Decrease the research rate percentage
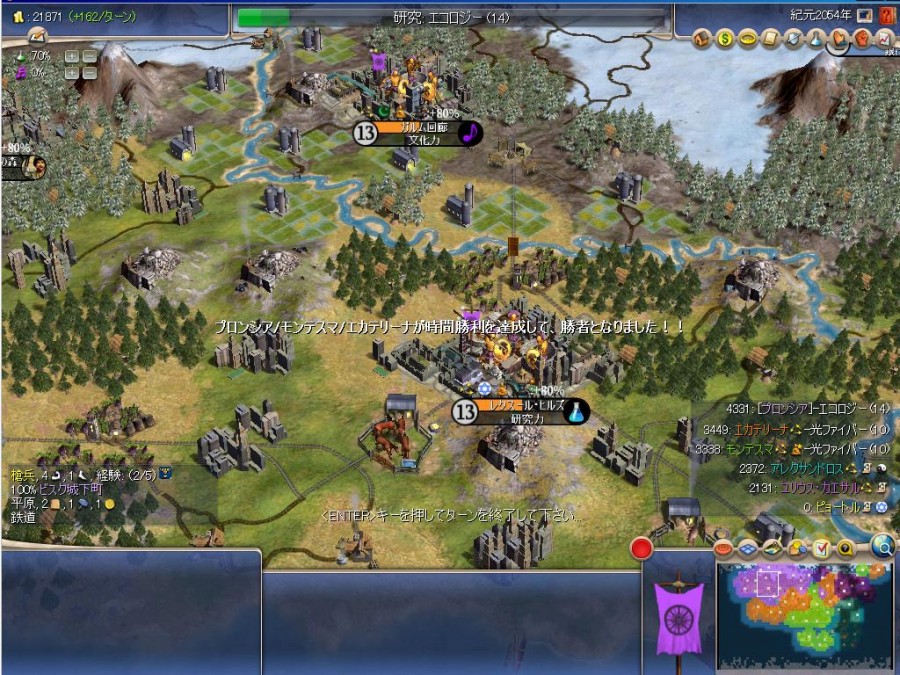The image size is (900, 675). 89,56
